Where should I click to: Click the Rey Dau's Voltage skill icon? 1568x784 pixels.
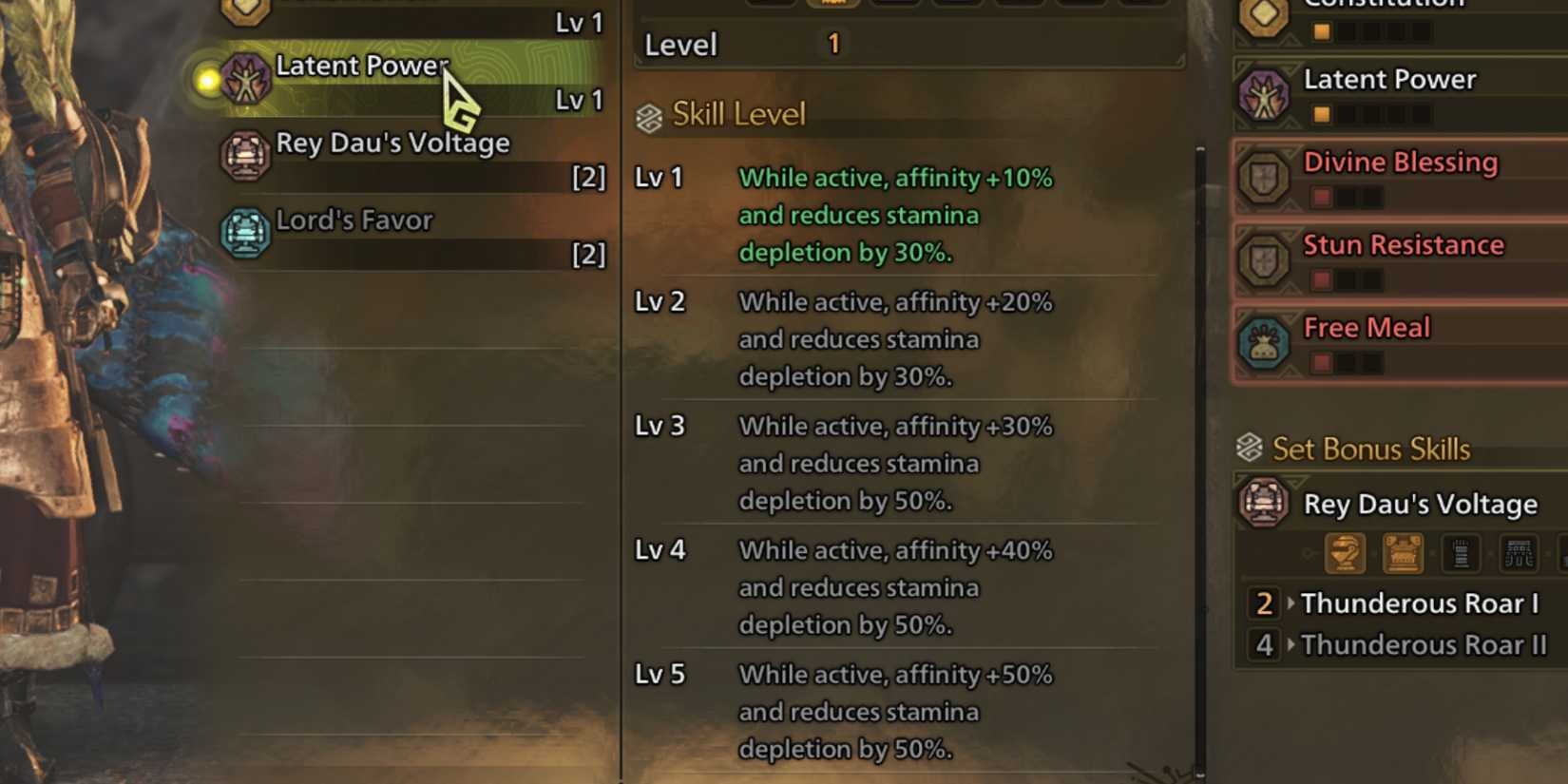pyautogui.click(x=244, y=157)
